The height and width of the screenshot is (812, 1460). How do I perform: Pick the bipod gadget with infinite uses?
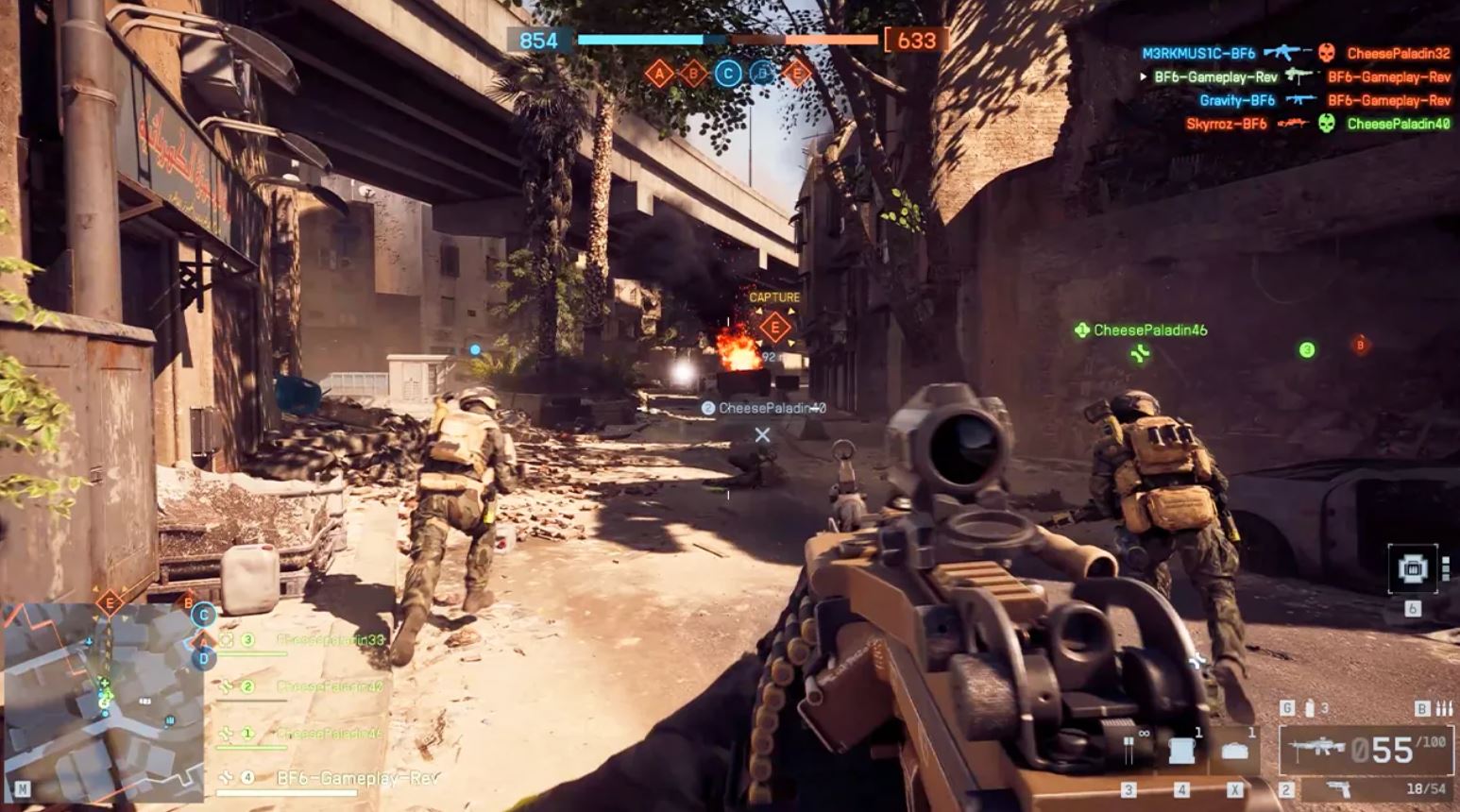click(1130, 751)
